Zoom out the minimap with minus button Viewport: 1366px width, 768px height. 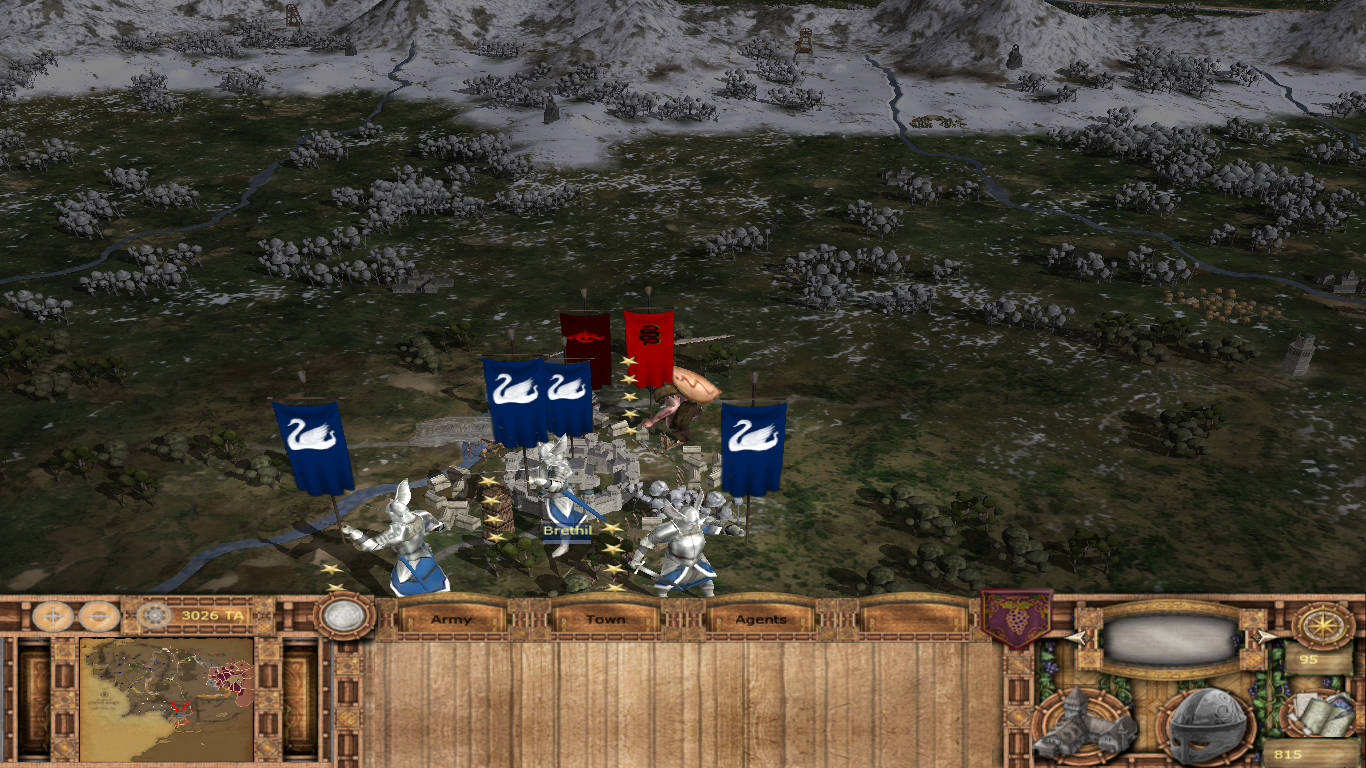[x=99, y=616]
